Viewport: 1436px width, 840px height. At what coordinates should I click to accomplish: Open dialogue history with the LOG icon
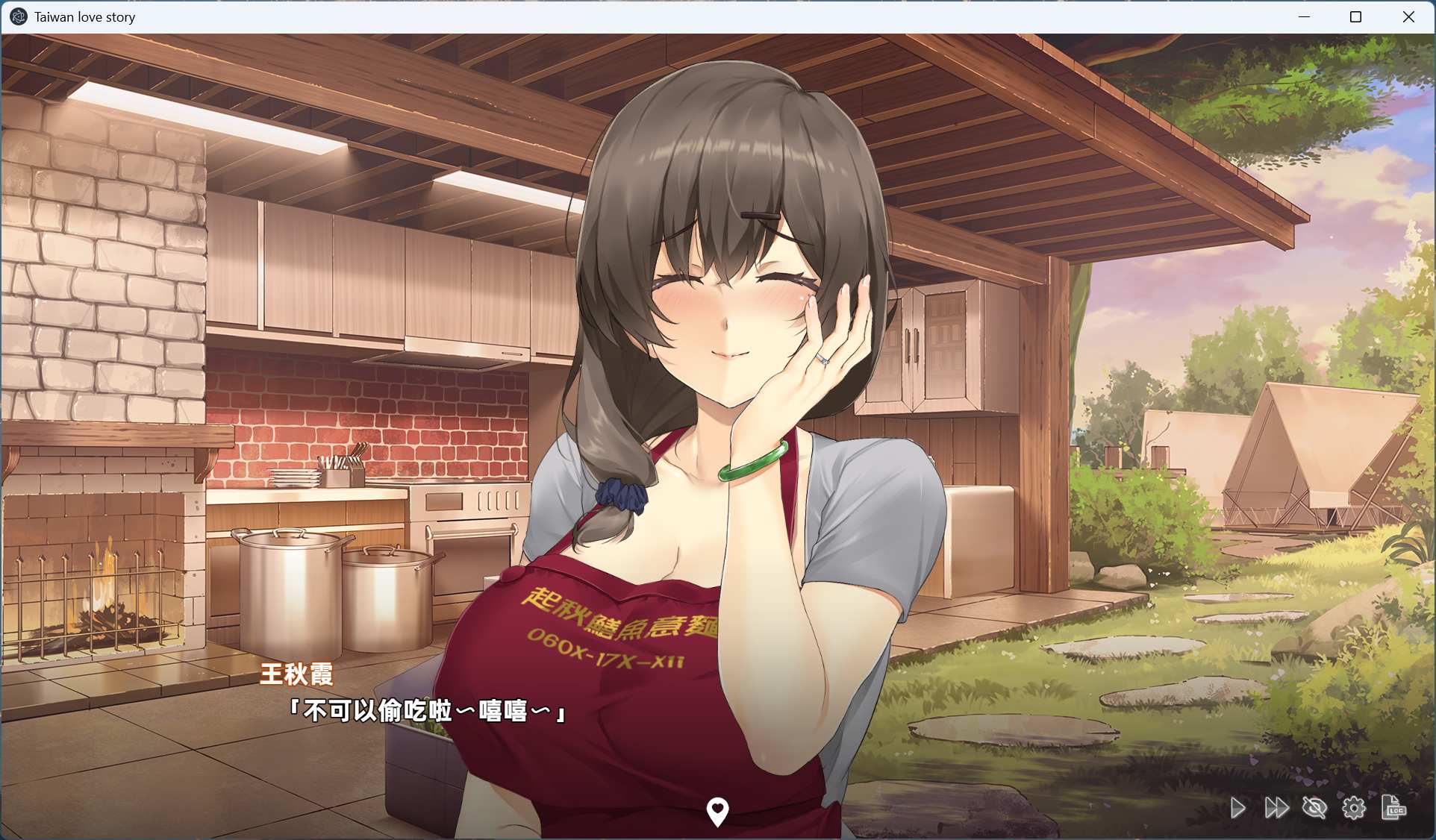click(1395, 808)
